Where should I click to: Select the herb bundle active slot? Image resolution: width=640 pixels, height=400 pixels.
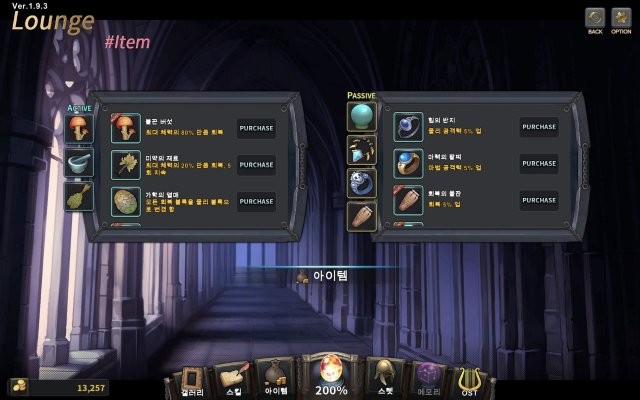[79, 196]
